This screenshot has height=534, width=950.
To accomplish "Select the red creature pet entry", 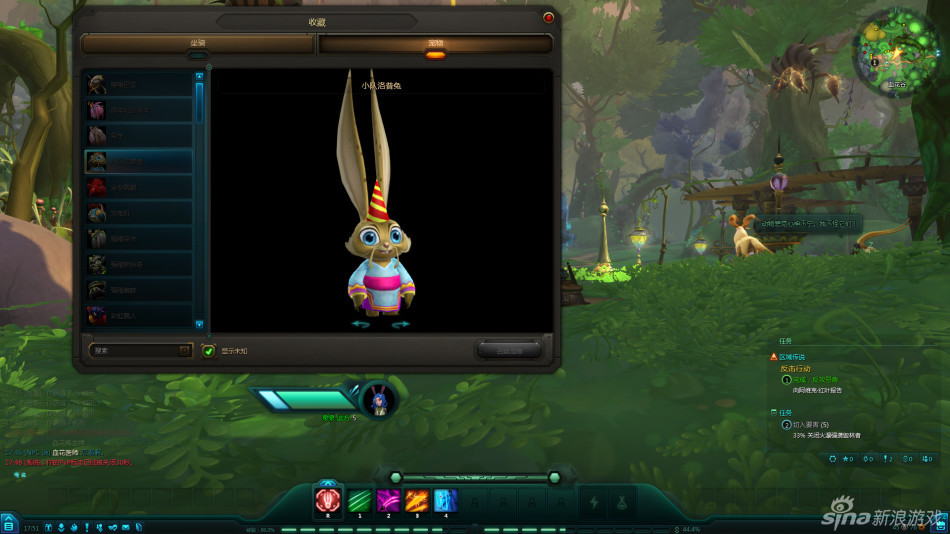I will click(138, 187).
